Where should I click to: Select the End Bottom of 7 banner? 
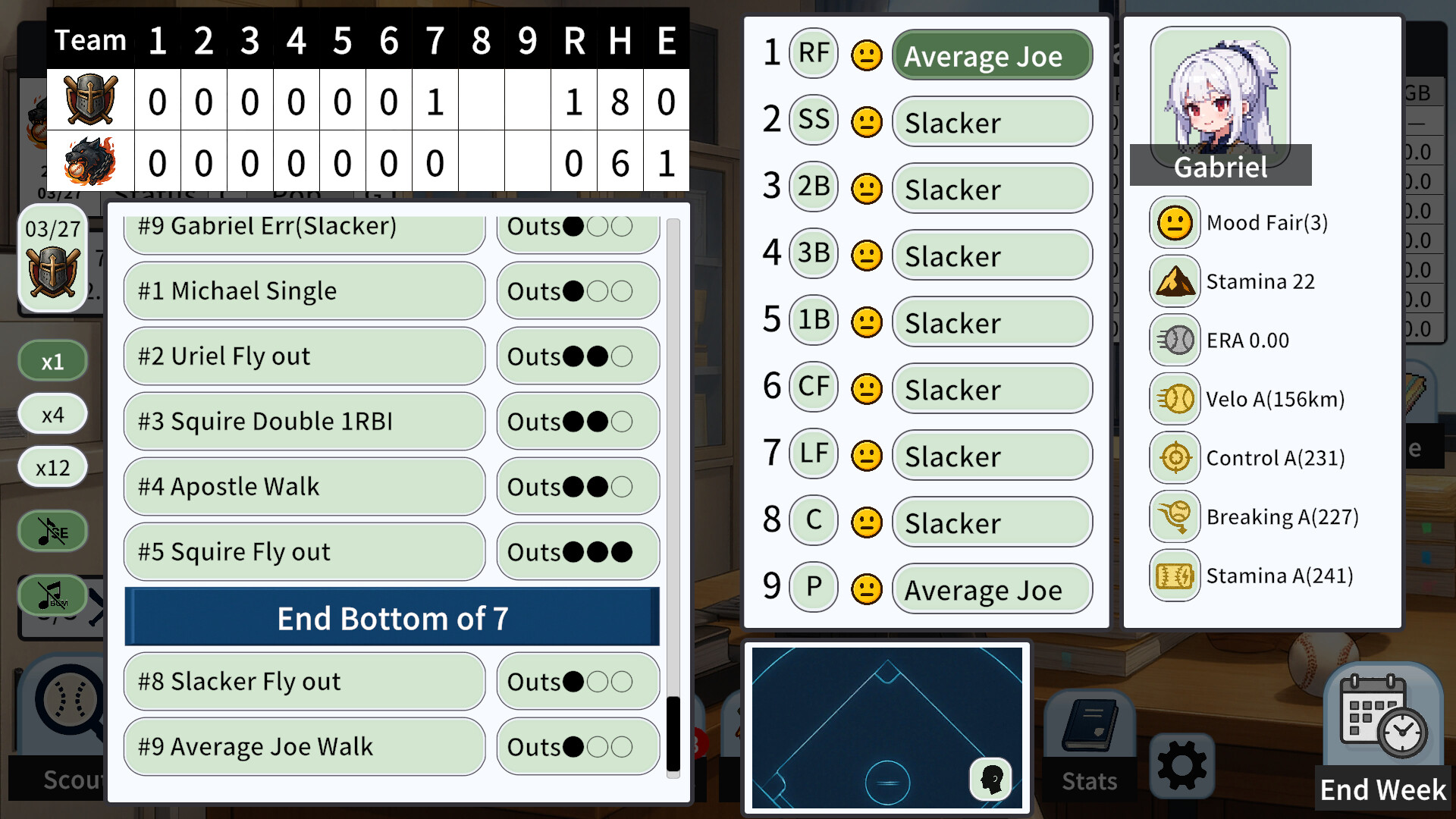point(391,618)
